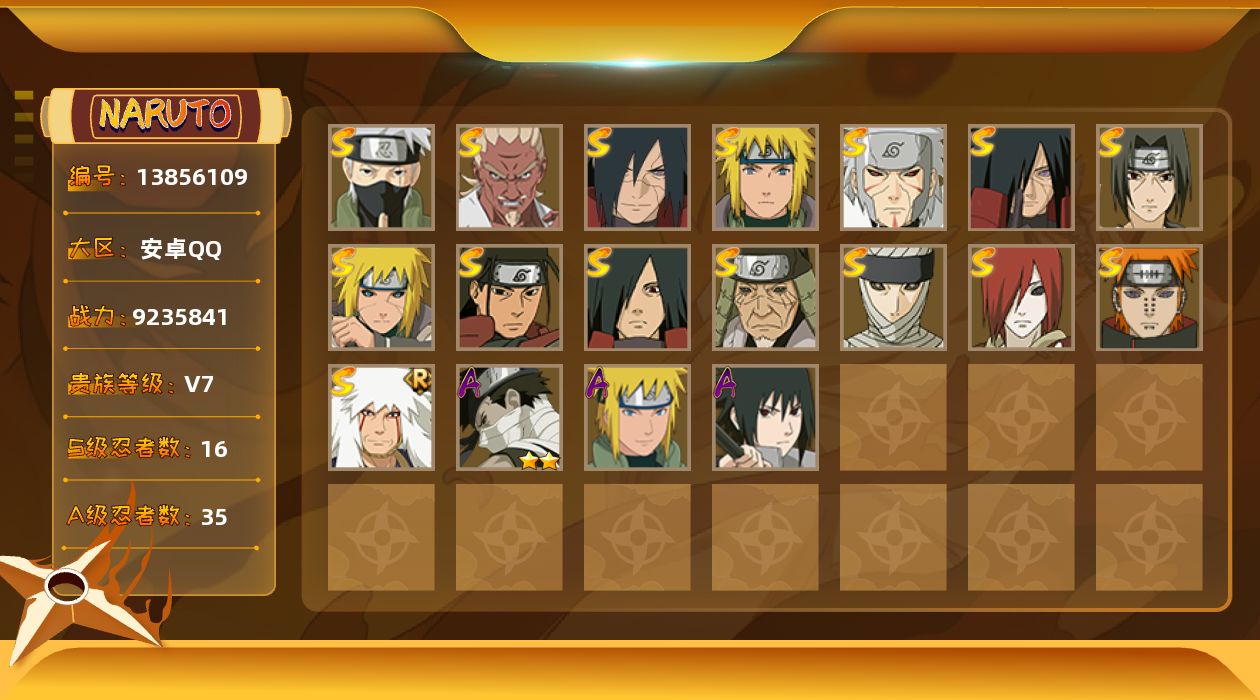Choose the elderly Third Hokage portrait
Image resolution: width=1260 pixels, height=700 pixels.
tap(765, 297)
